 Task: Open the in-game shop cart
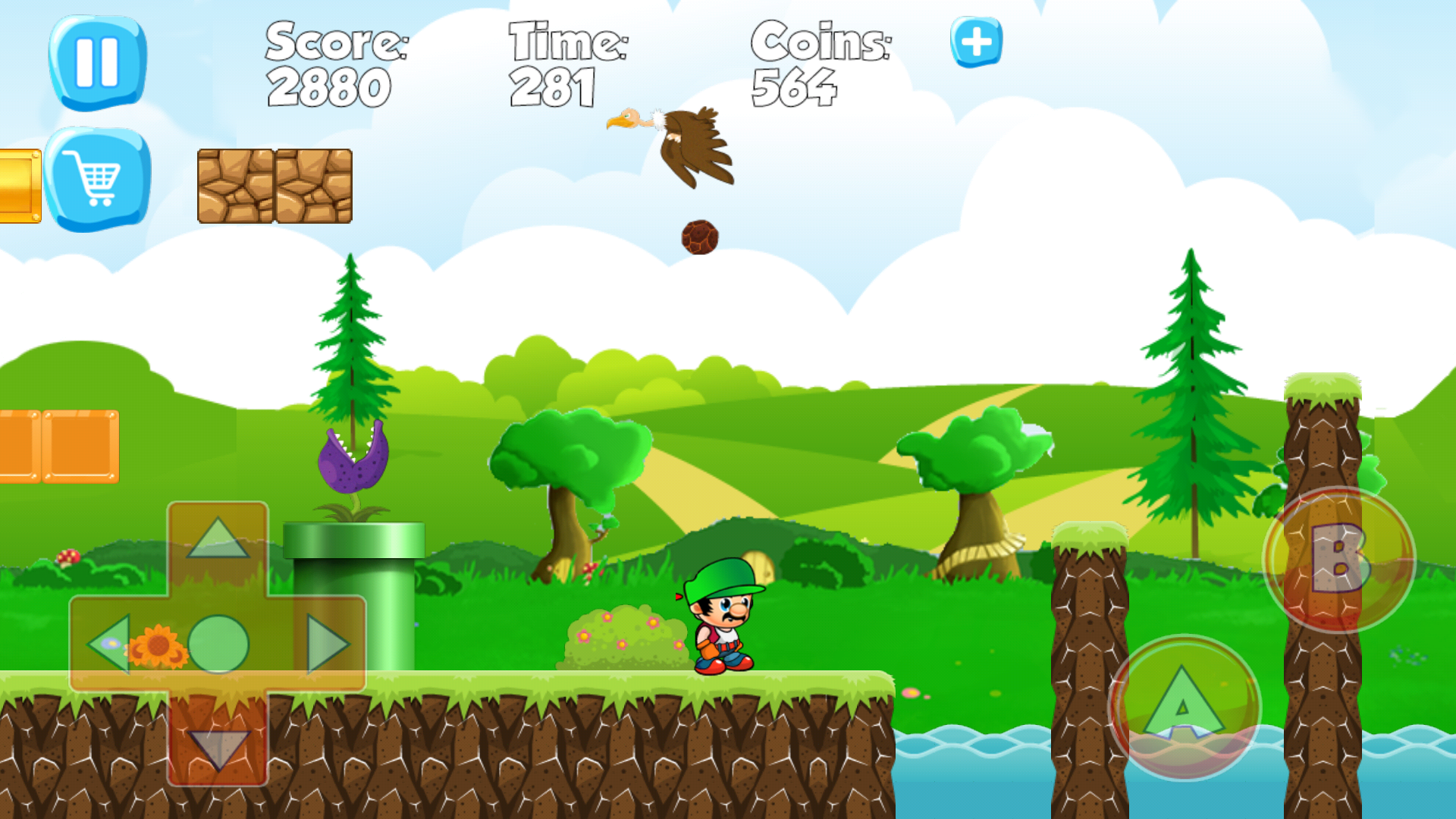click(x=97, y=176)
